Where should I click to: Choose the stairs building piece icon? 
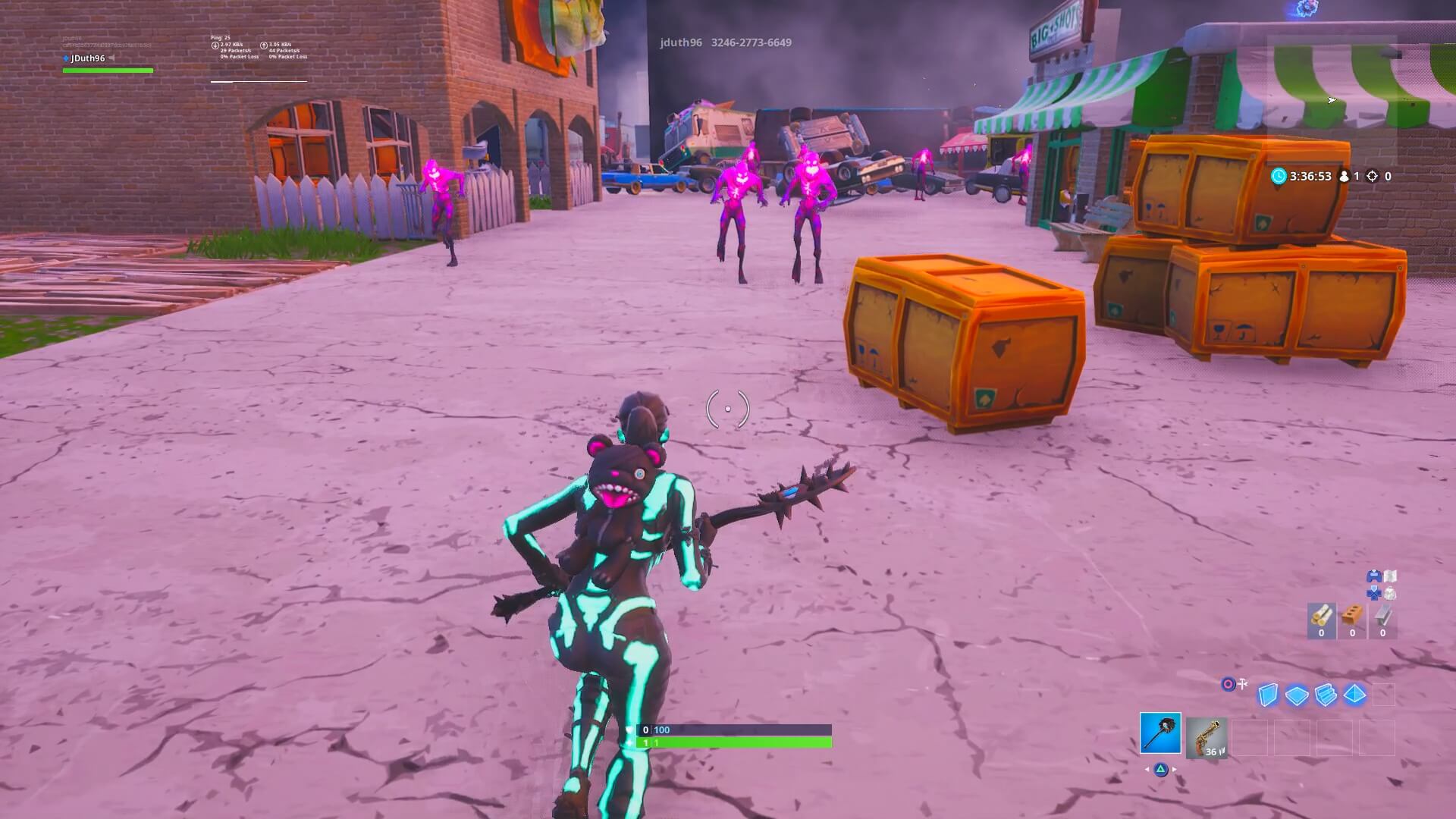pyautogui.click(x=1324, y=694)
